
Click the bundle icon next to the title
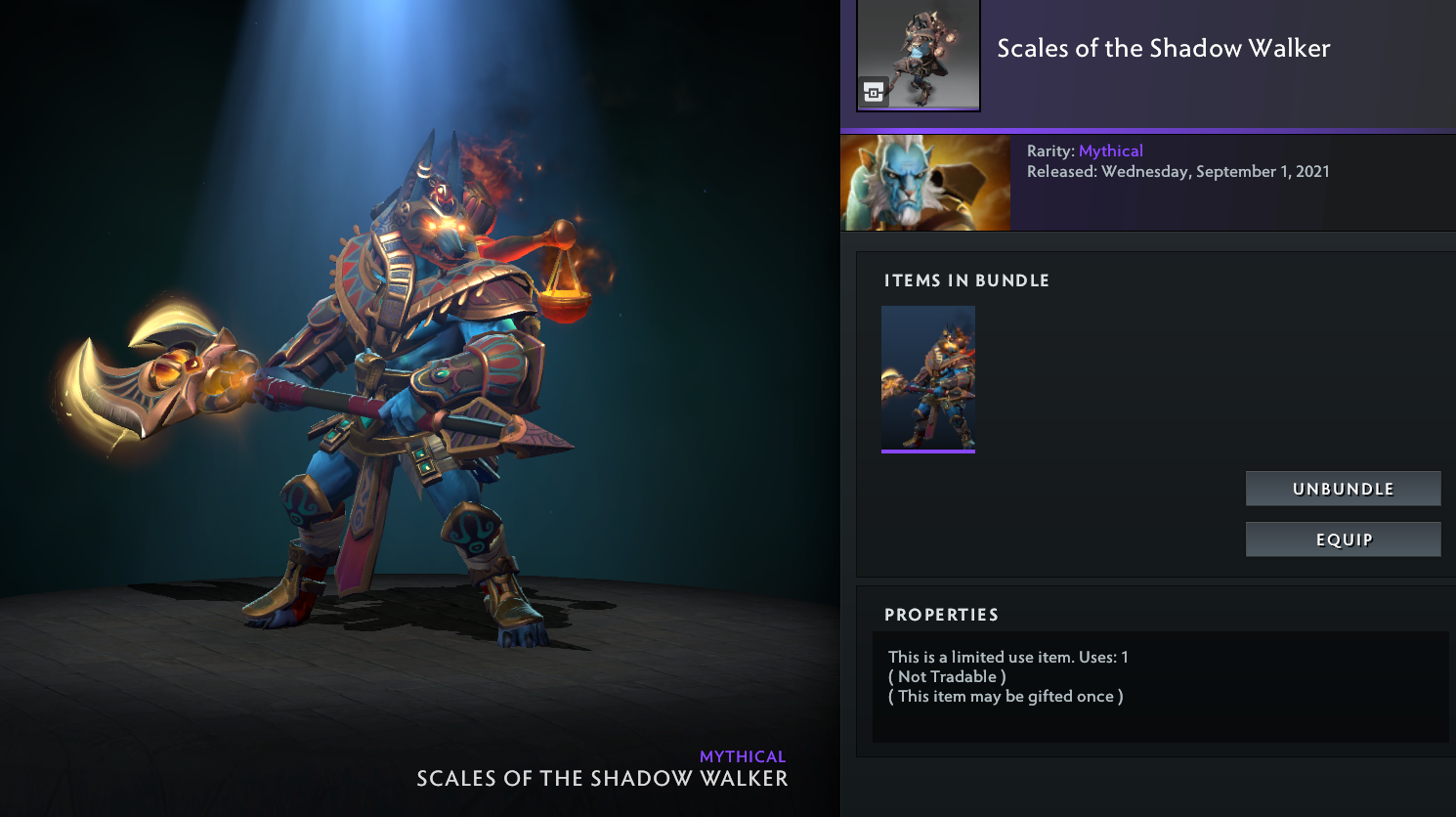click(919, 56)
